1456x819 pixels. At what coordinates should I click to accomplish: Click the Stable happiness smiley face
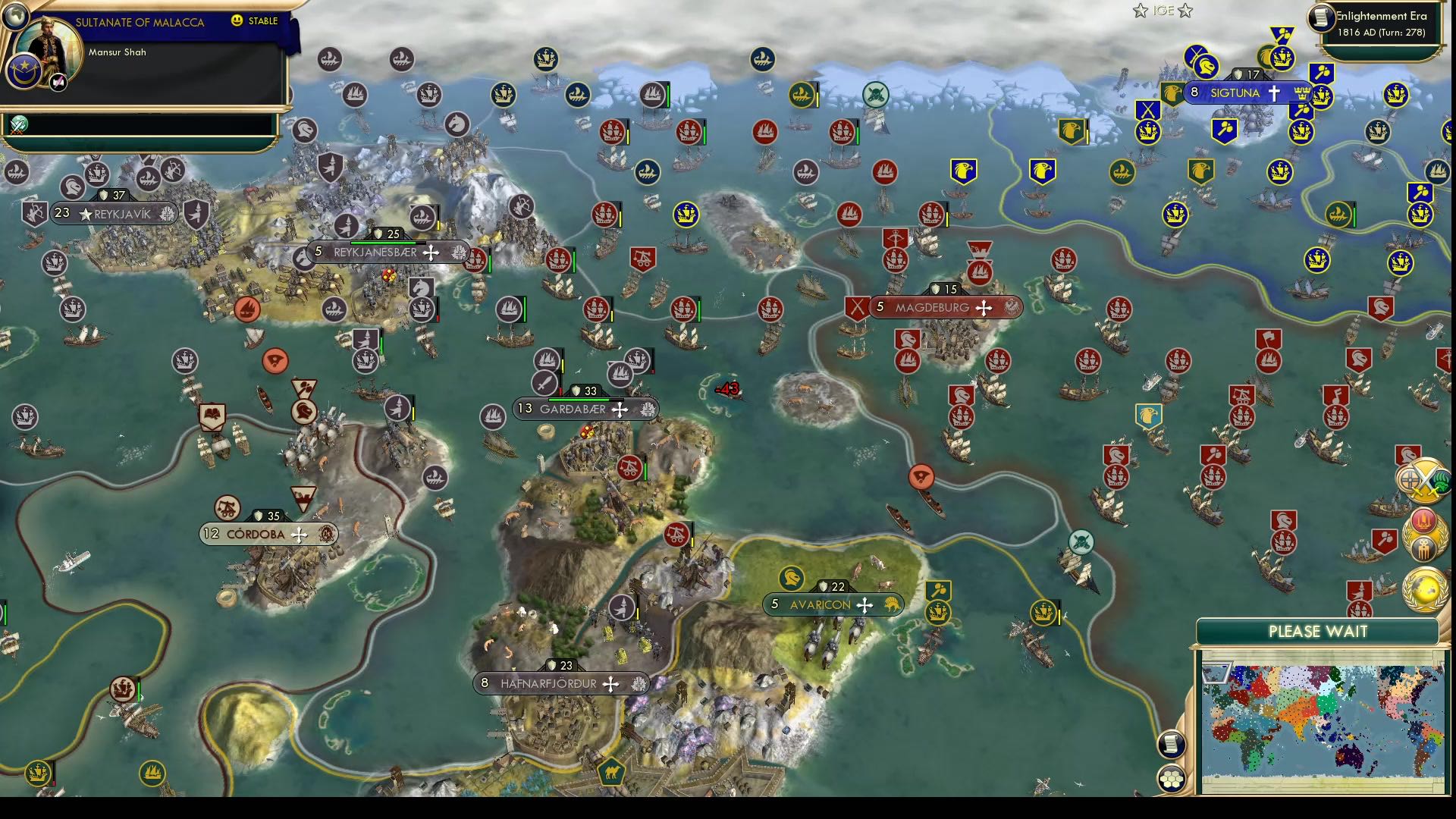(237, 21)
